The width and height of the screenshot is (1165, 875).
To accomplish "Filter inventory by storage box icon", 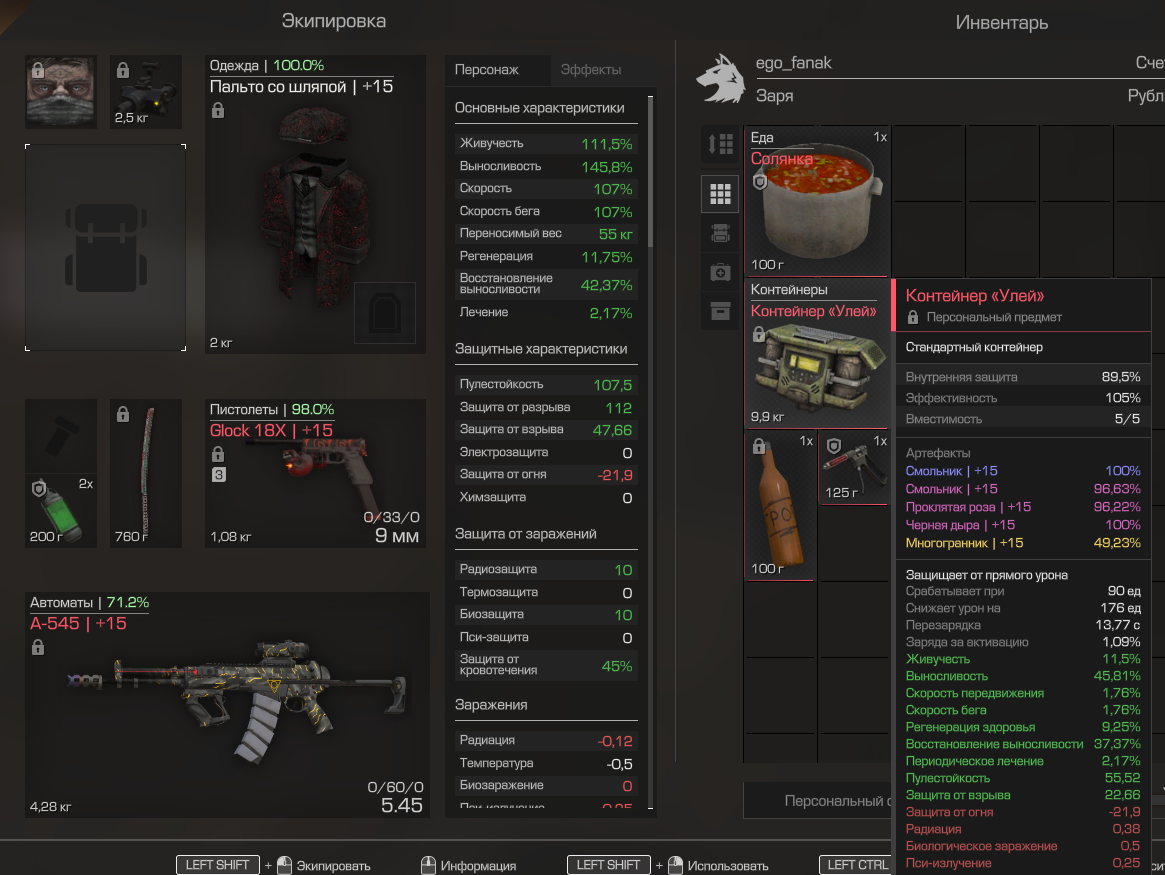I will 720,311.
